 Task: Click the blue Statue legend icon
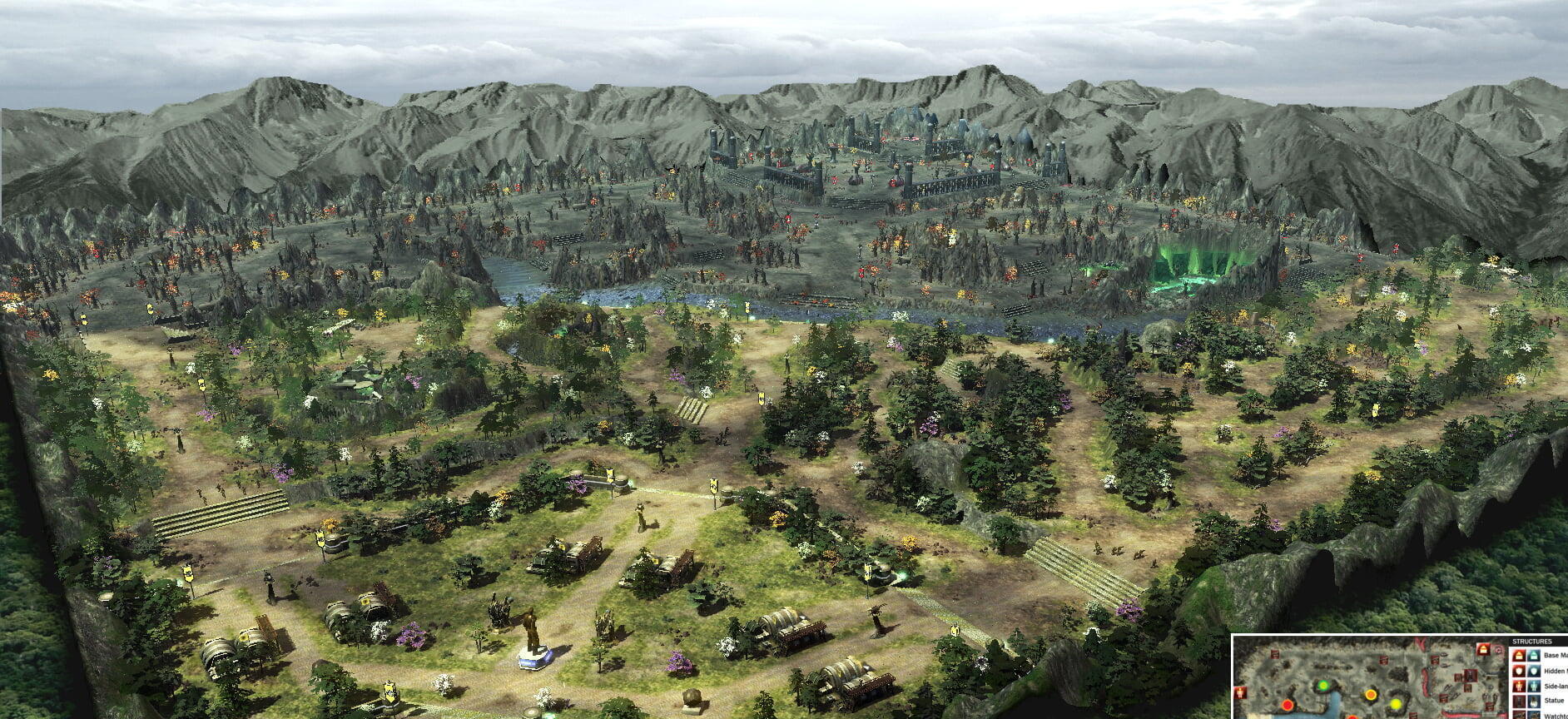[x=1534, y=702]
